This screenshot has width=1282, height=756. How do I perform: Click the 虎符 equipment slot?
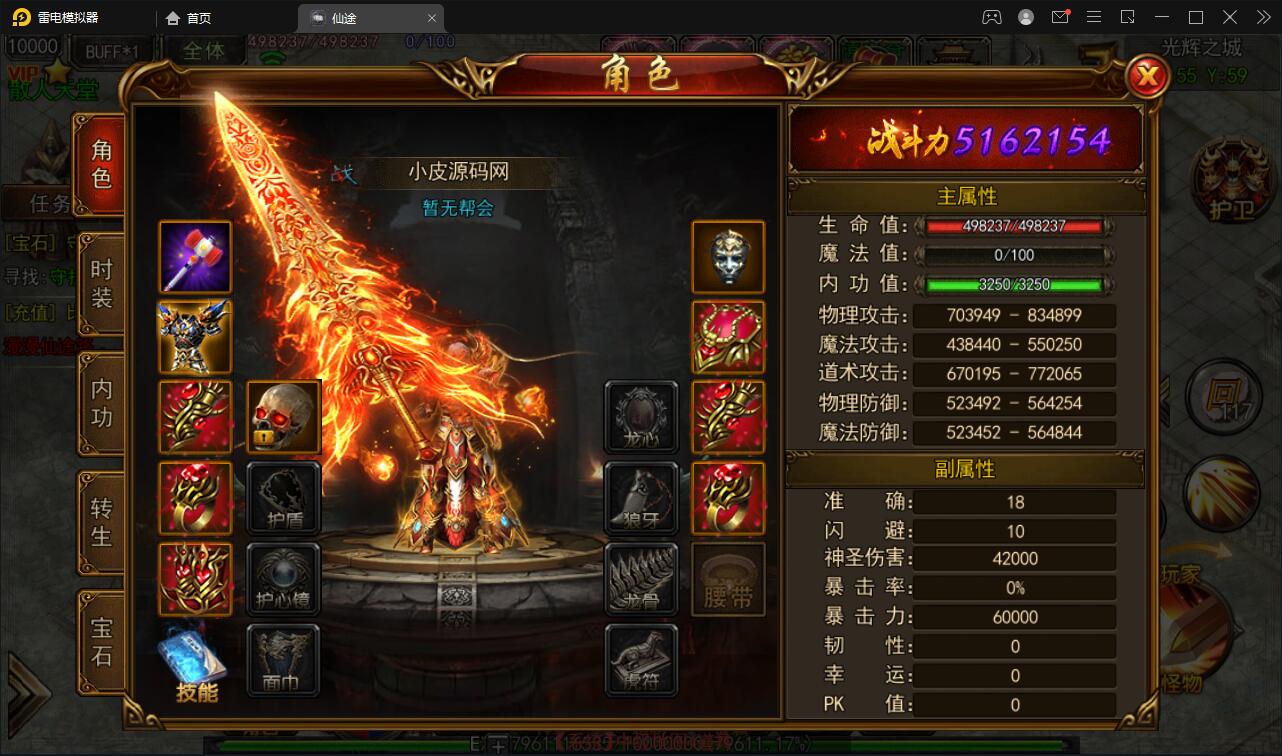pos(641,659)
